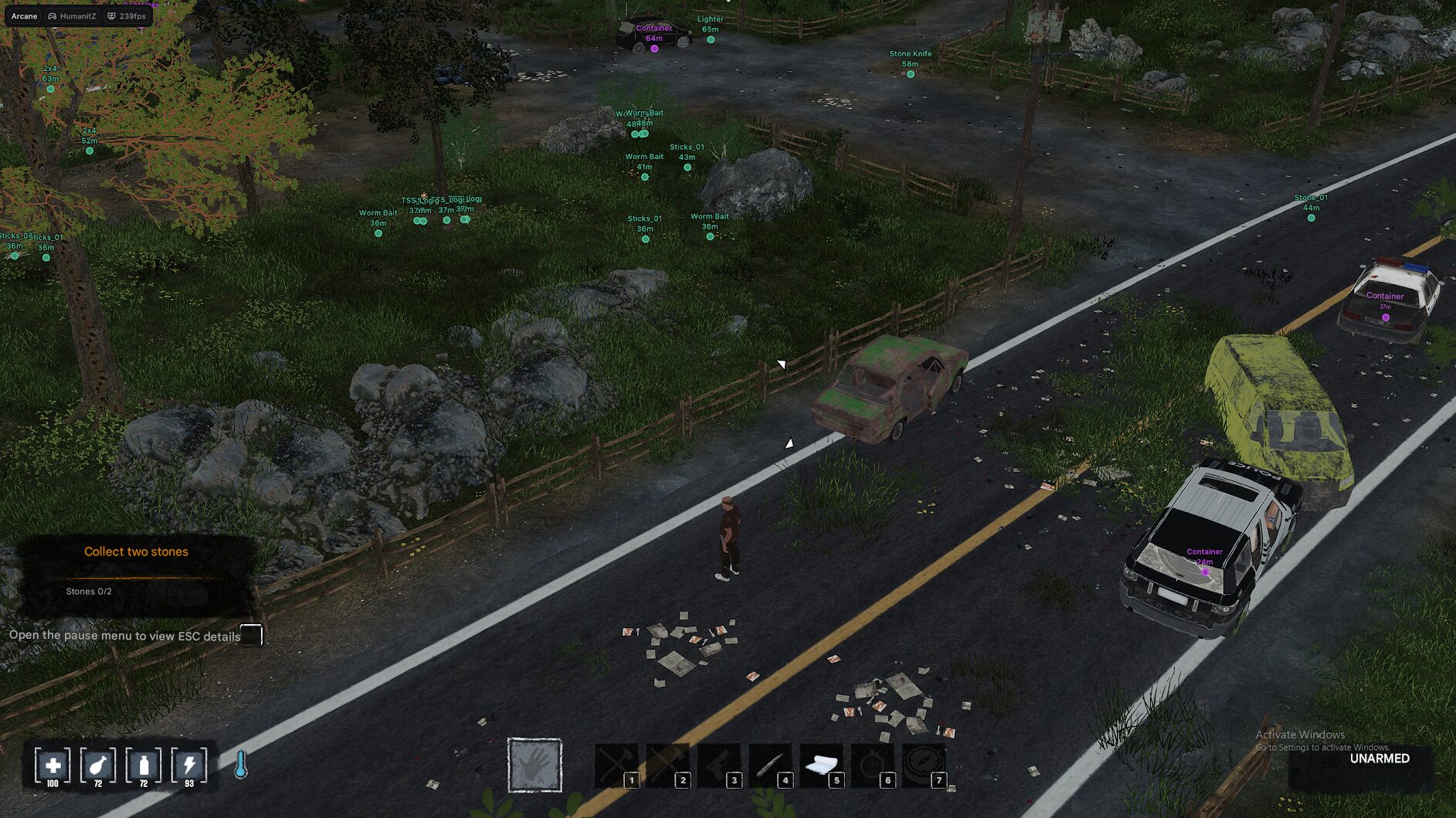Select the knife in hotbar slot 4
This screenshot has width=1456, height=818.
770,765
